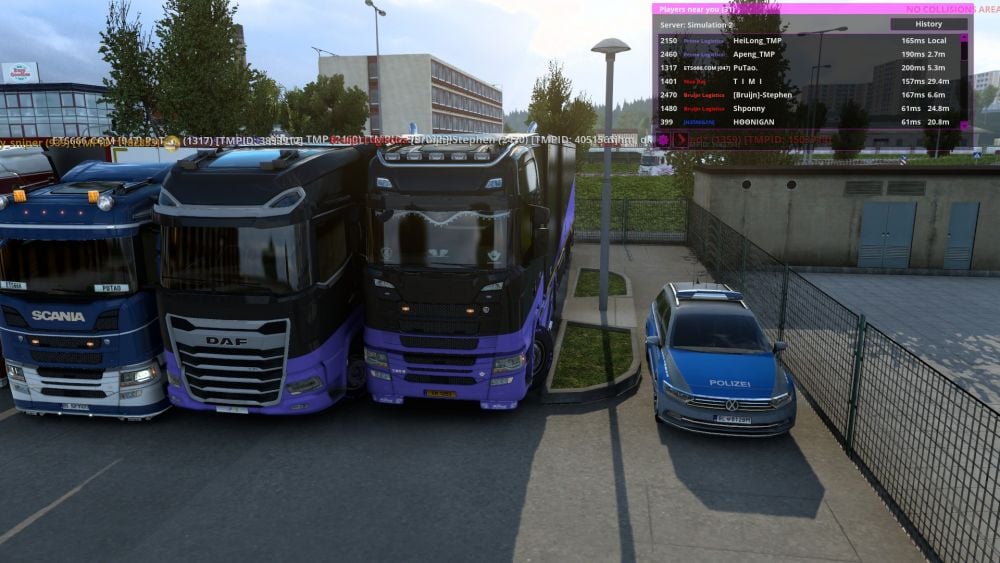Click the player list scrollbar

point(964,80)
